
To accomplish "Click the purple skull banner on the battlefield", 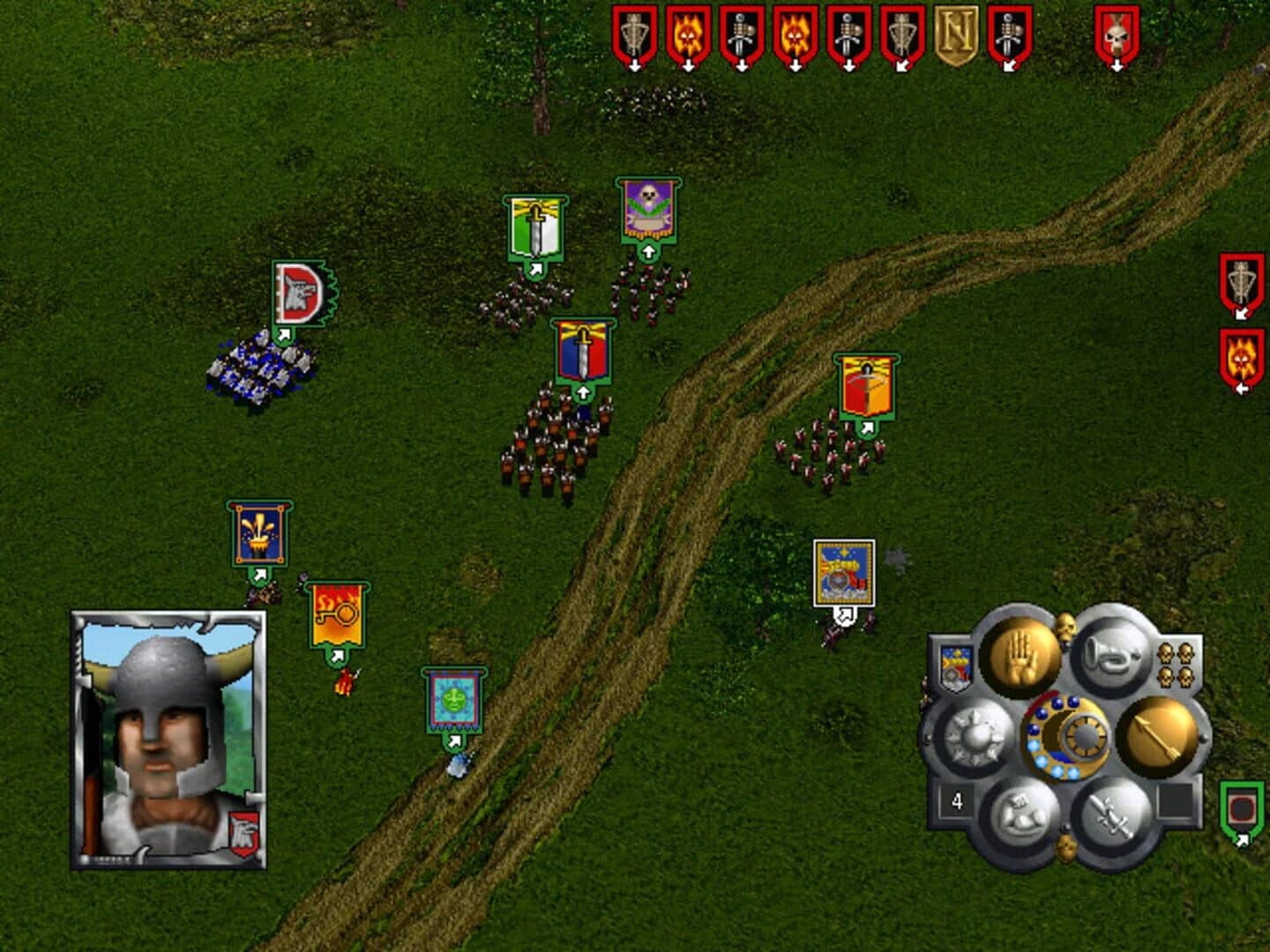I will [x=648, y=212].
